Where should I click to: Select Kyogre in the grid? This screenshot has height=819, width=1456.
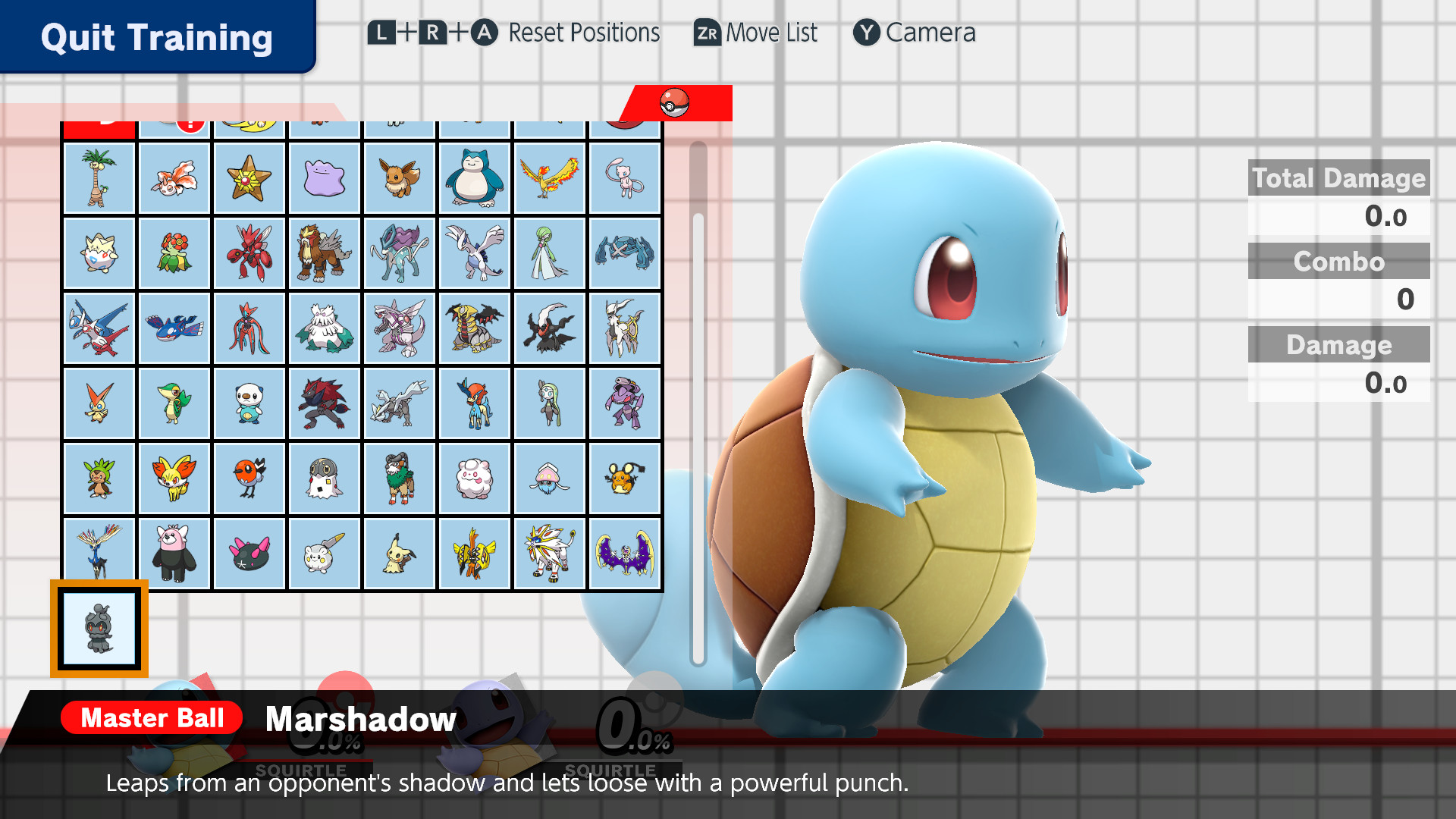pos(174,328)
